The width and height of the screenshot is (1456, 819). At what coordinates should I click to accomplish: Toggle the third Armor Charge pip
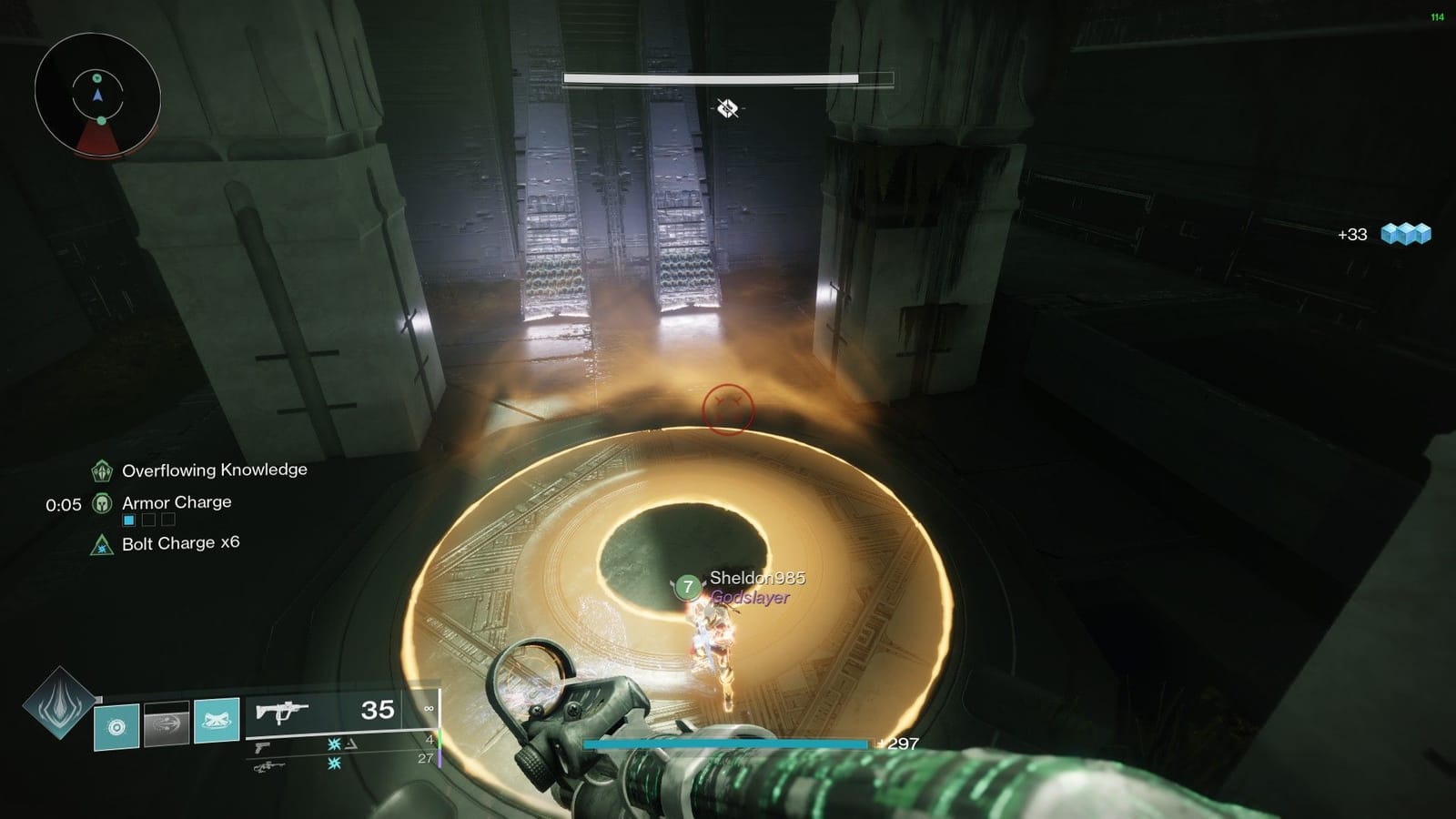(167, 519)
